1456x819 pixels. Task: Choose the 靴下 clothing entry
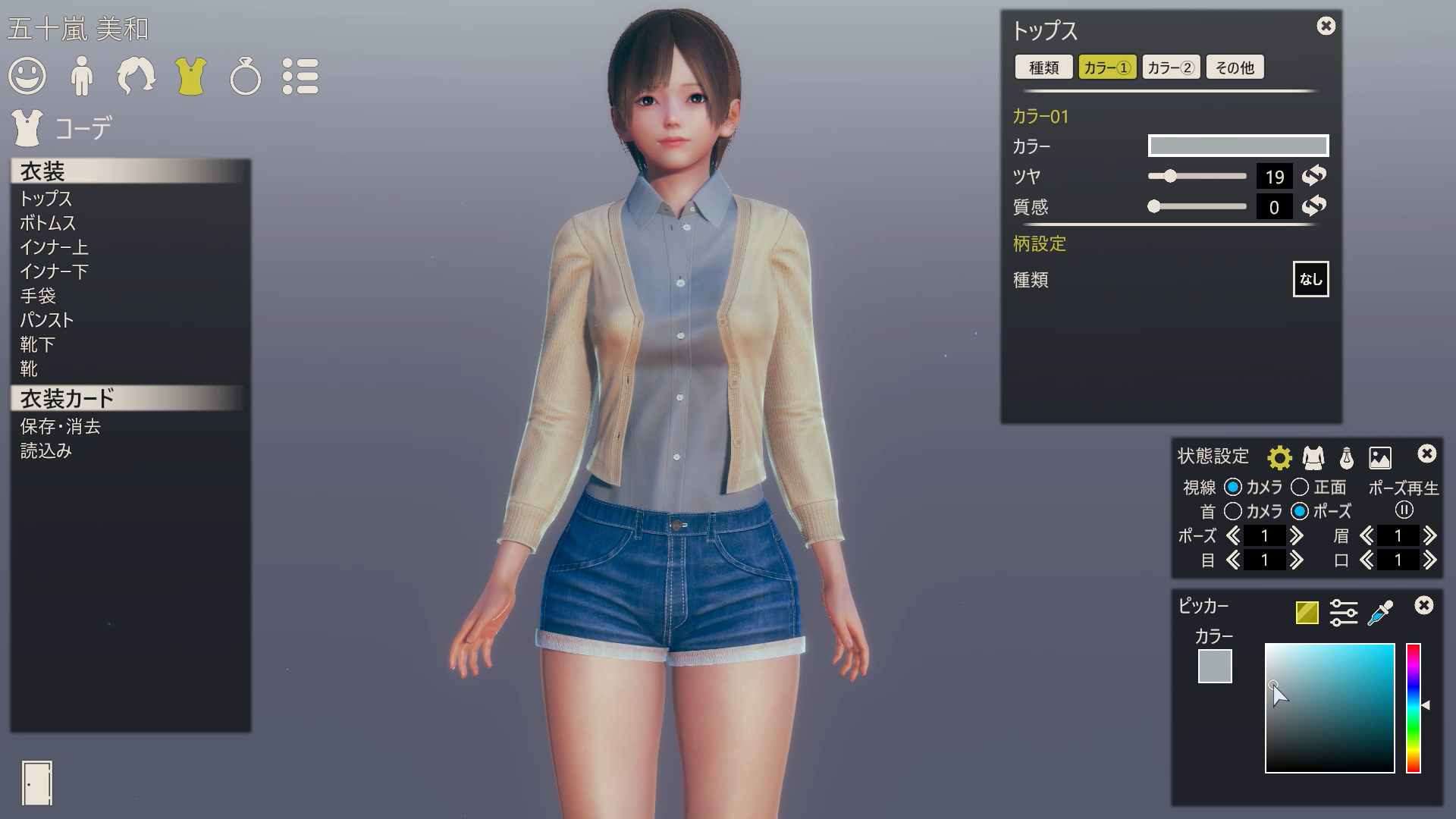click(x=37, y=344)
